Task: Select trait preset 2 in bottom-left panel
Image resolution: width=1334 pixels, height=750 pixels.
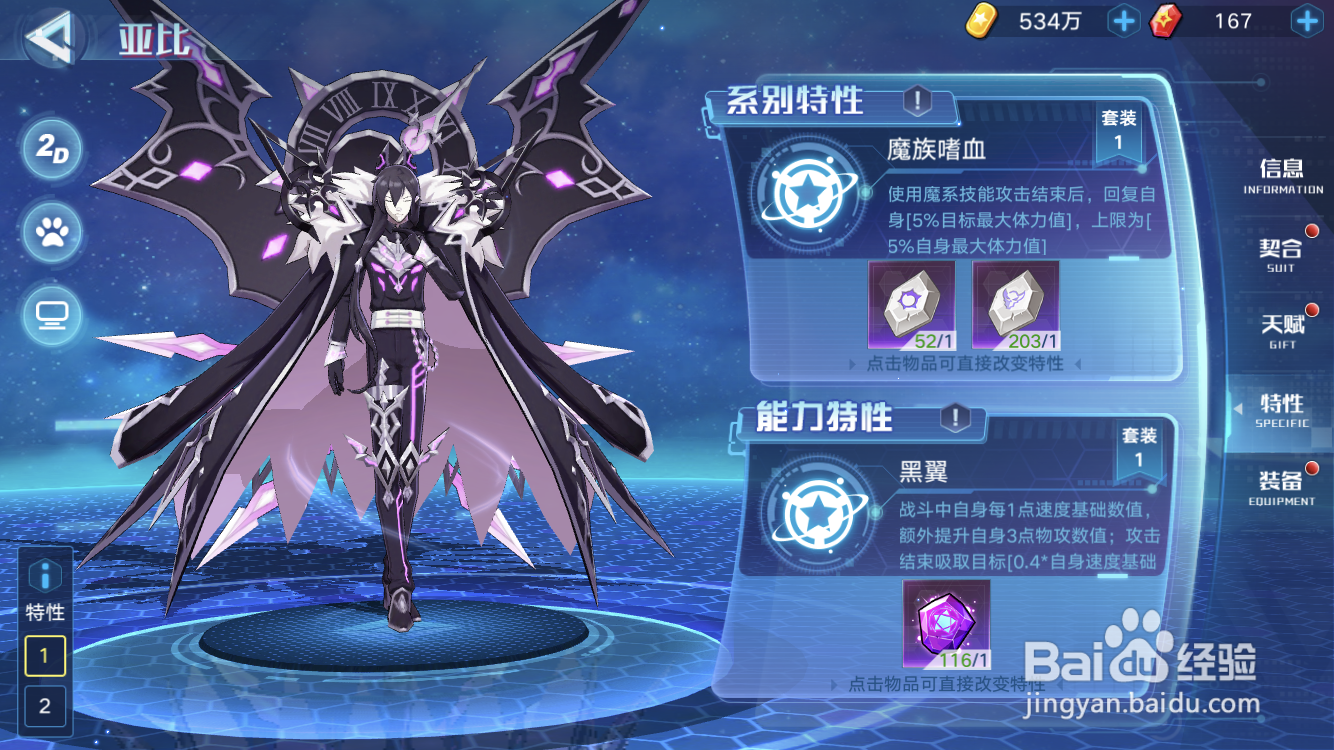Action: 44,707
